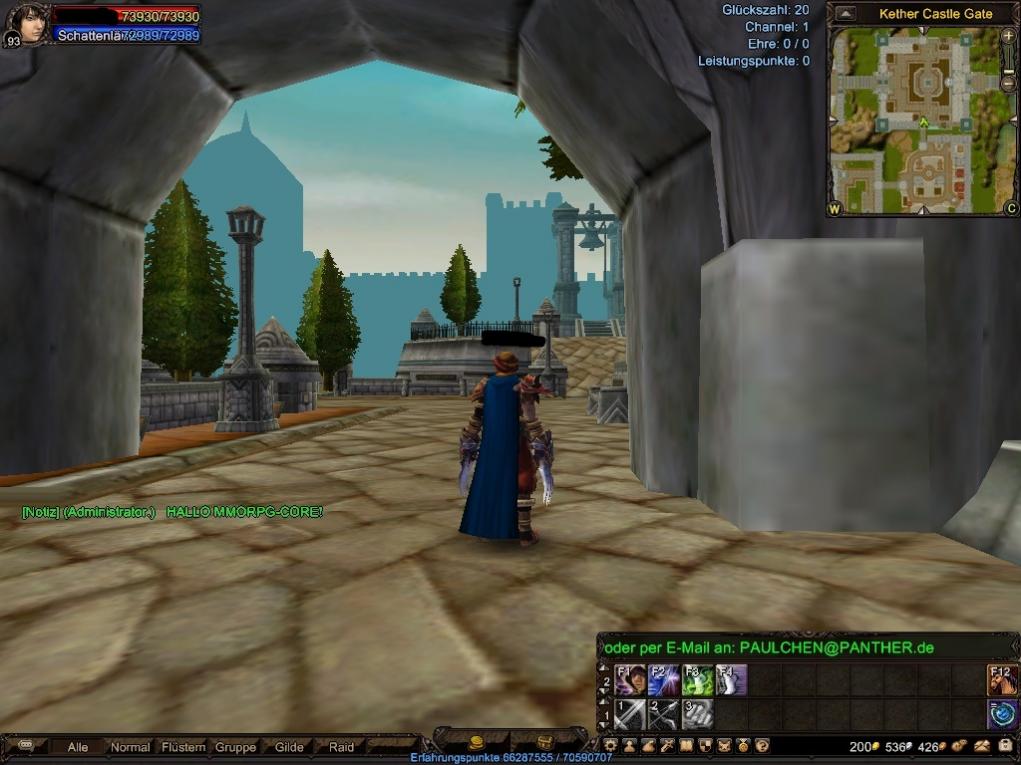Show the Normal chat tab
1021x765 pixels.
tap(130, 747)
